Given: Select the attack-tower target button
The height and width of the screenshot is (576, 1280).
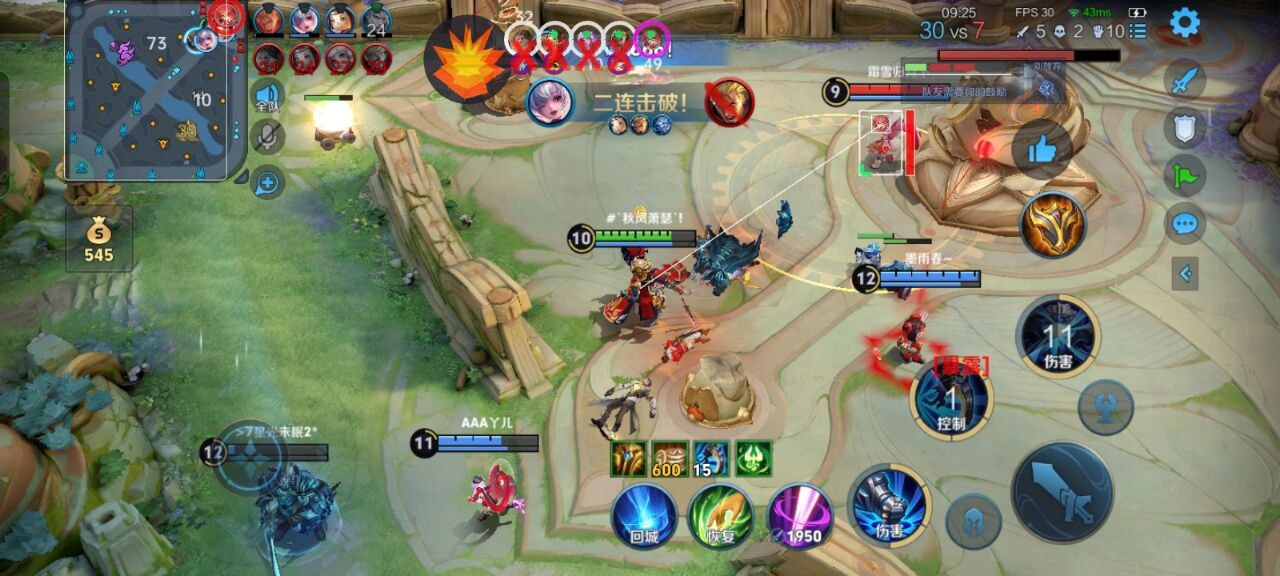Looking at the screenshot, I should pyautogui.click(x=1105, y=407).
